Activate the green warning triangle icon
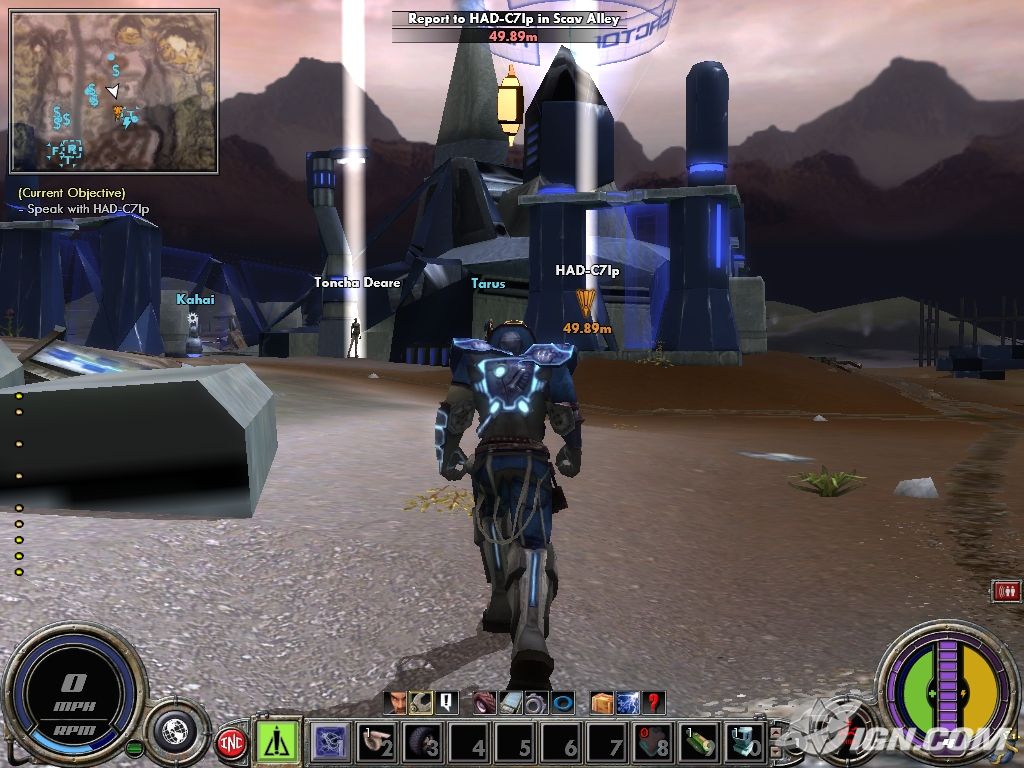Viewport: 1024px width, 768px height. click(x=278, y=741)
